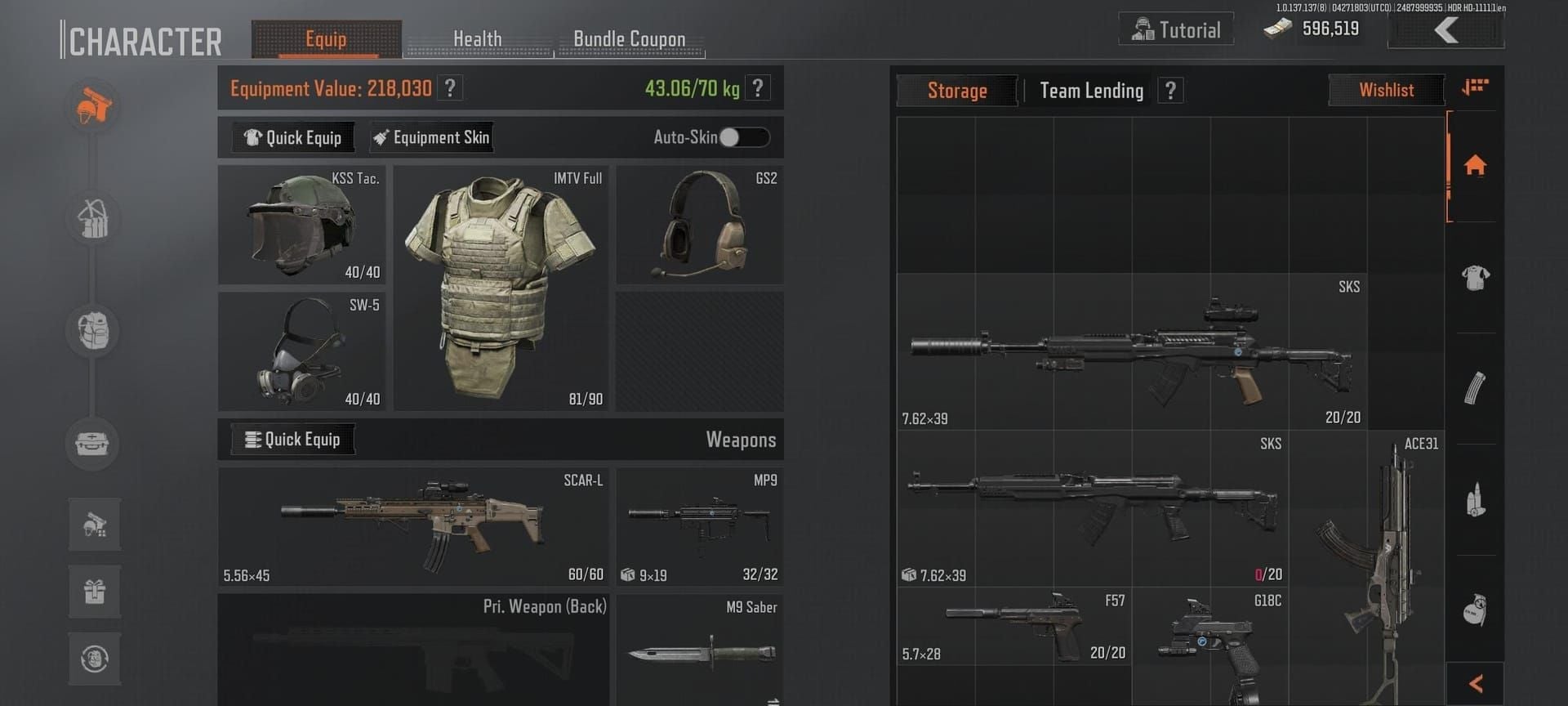Click the gift box icon in the sidebar
This screenshot has width=1568, height=706.
[x=92, y=591]
